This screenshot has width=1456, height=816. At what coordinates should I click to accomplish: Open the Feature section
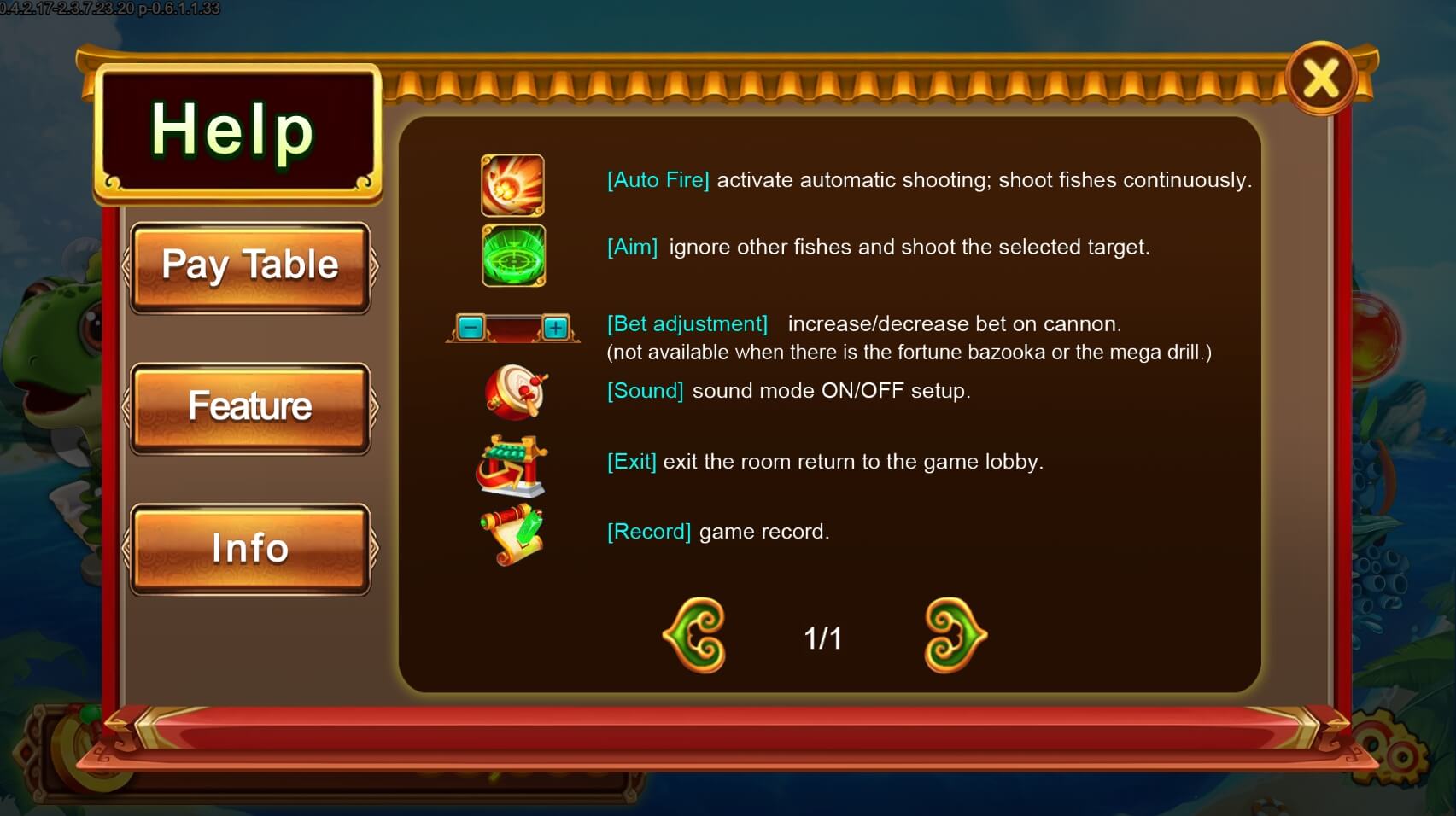point(250,407)
